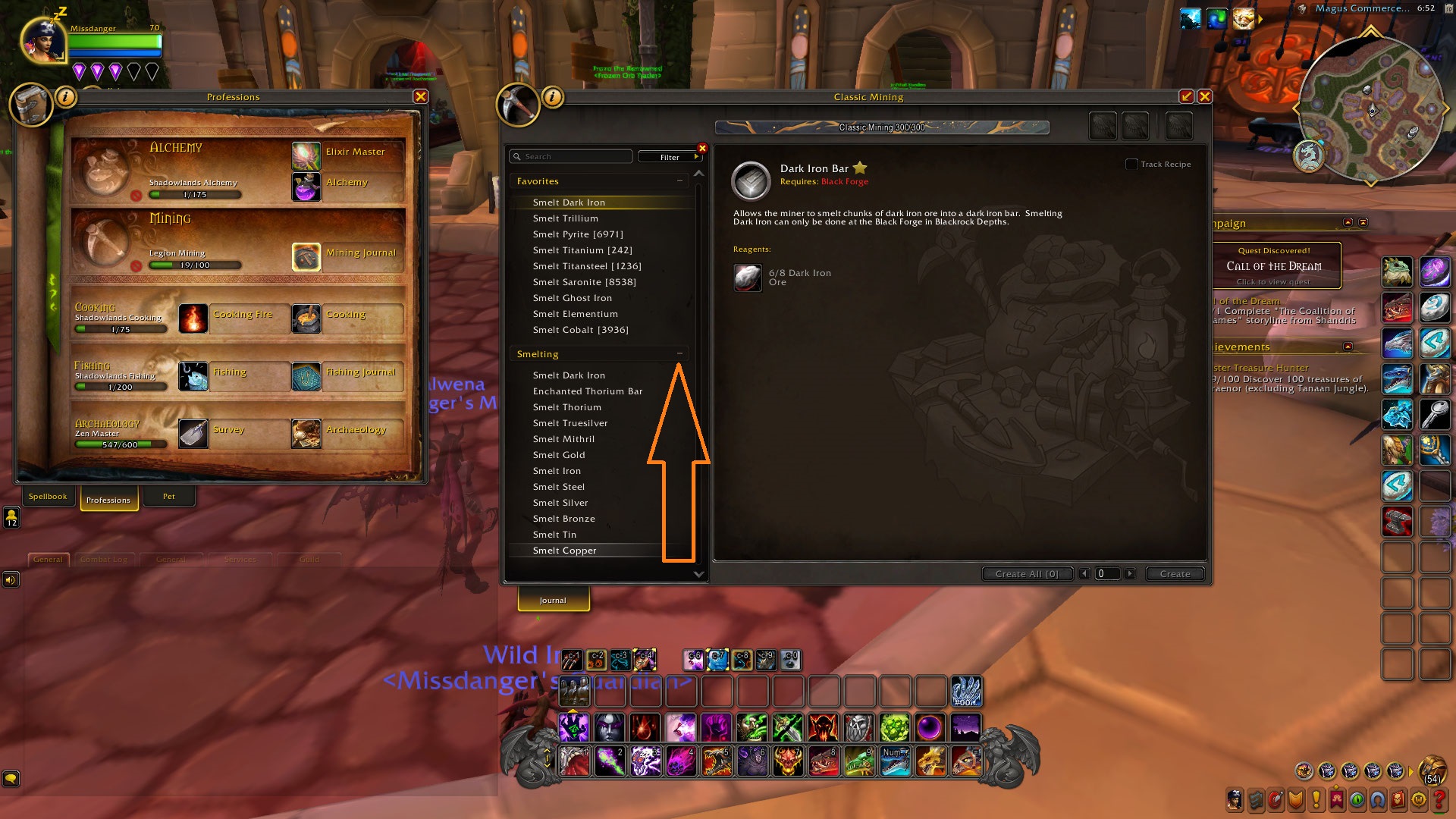
Task: Open the Elixir Master specialization
Action: [306, 156]
